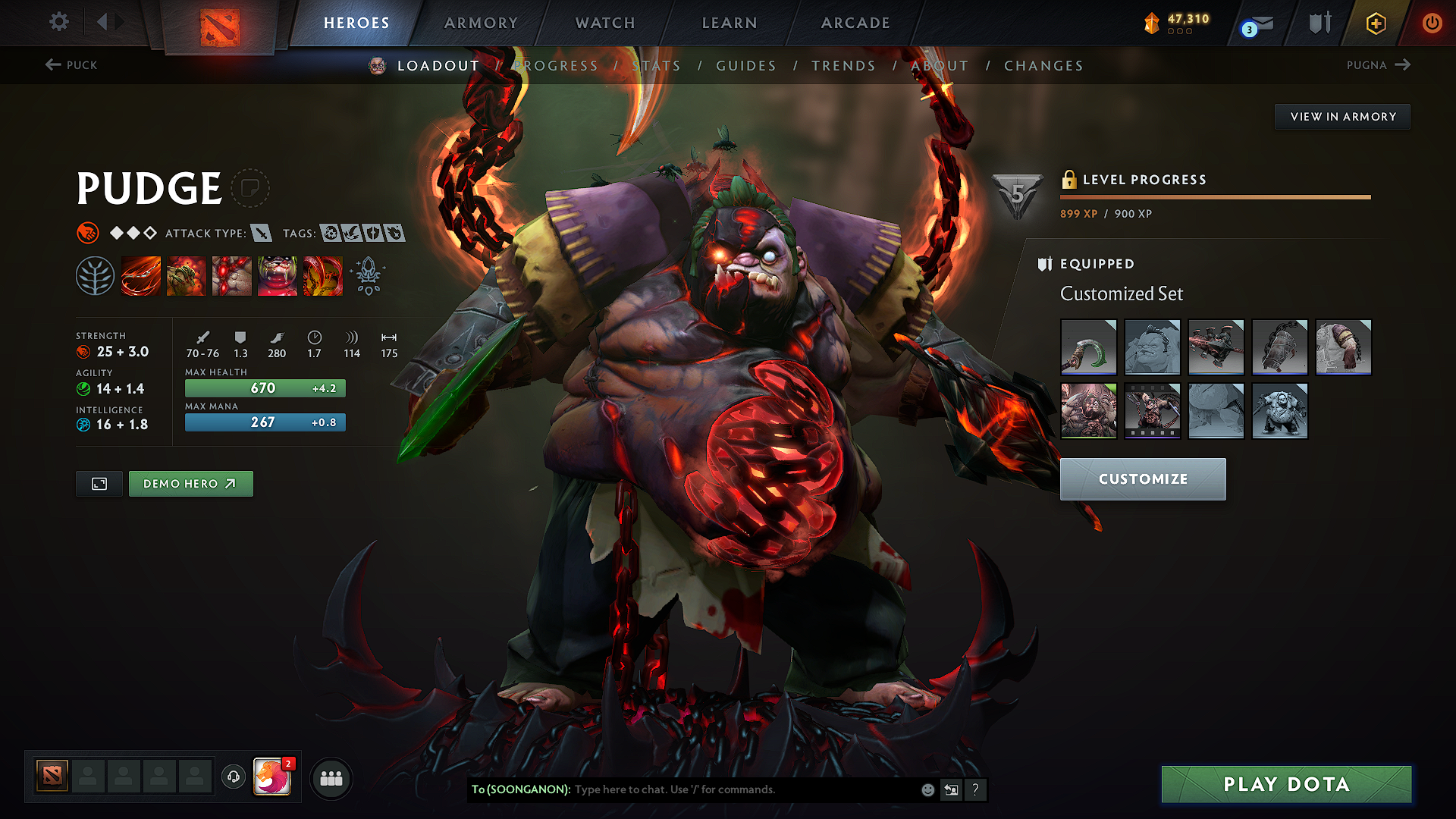Open the Talent Tree icon

click(96, 276)
